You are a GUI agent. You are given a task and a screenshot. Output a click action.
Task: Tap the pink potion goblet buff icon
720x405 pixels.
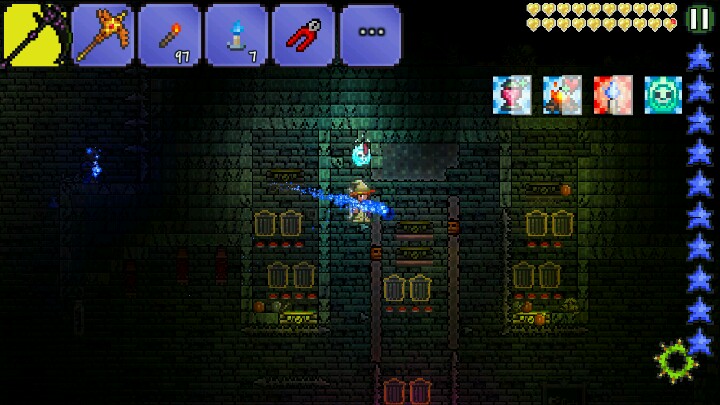(x=511, y=94)
